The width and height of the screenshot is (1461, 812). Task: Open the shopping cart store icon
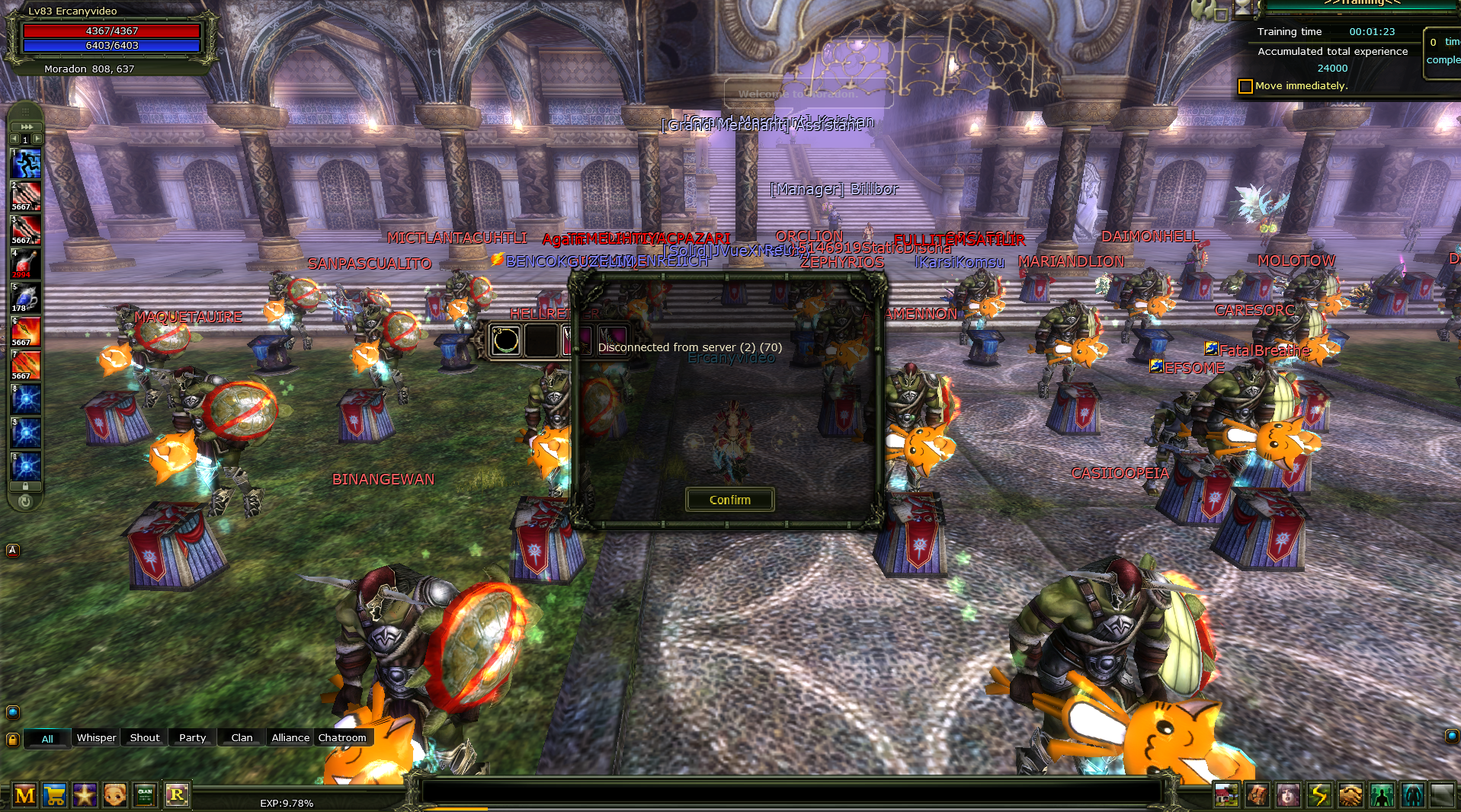pos(54,795)
